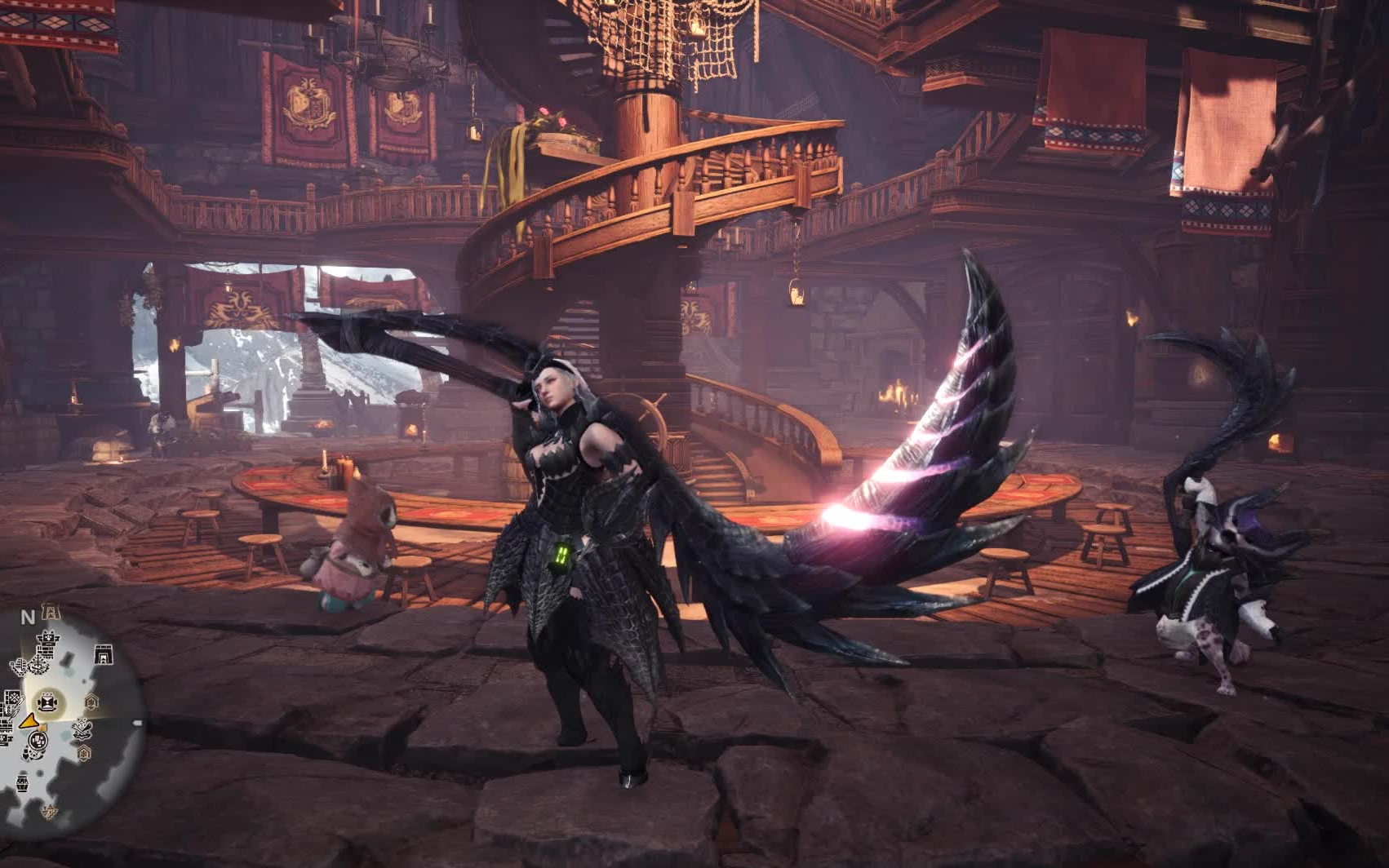1389x868 pixels.
Task: Click the cat-face Palico marker on minimap
Action: [48, 639]
